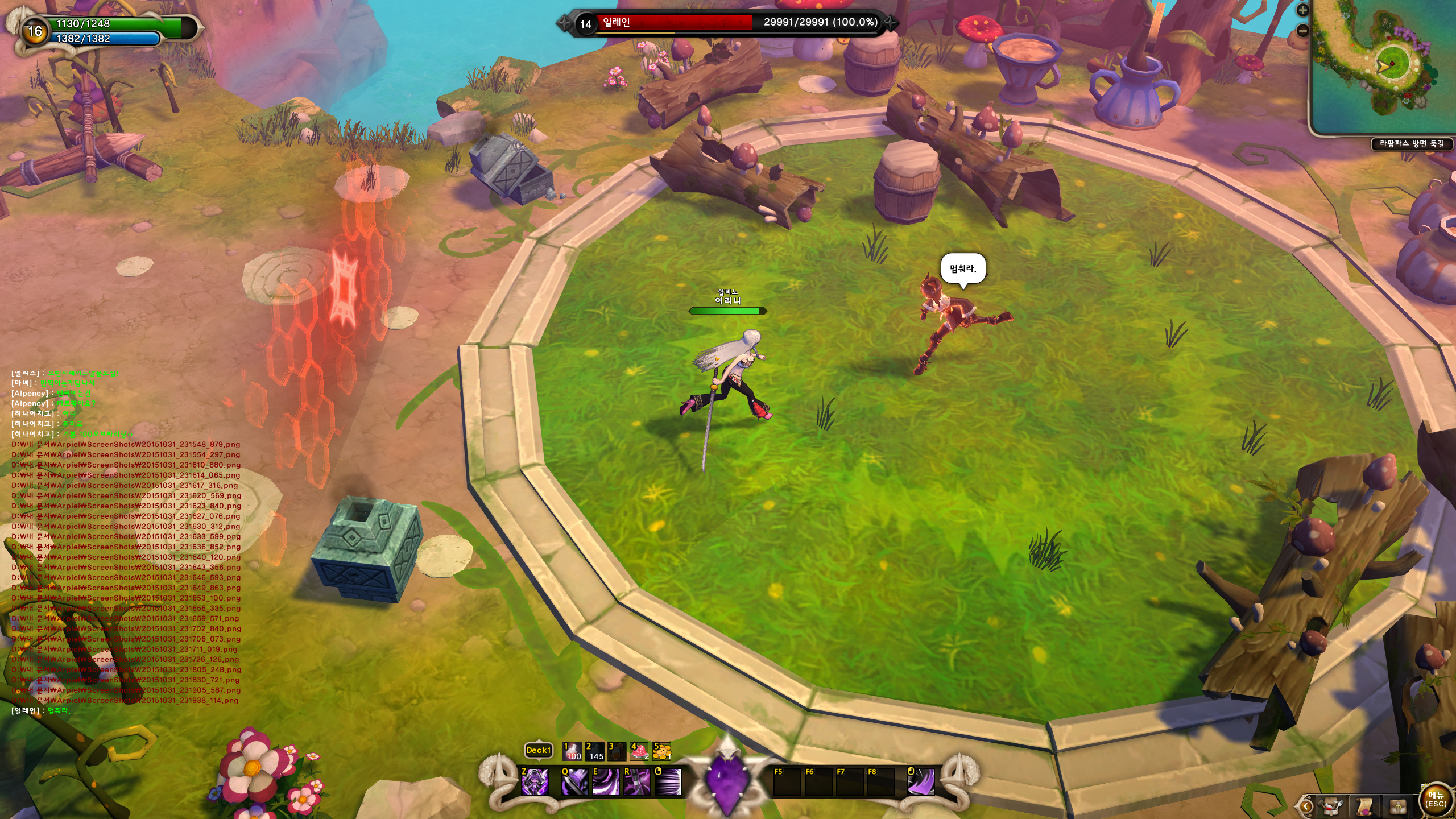1456x819 pixels.
Task: Collapse the menu bar with the arrow button
Action: pyautogui.click(x=1306, y=806)
